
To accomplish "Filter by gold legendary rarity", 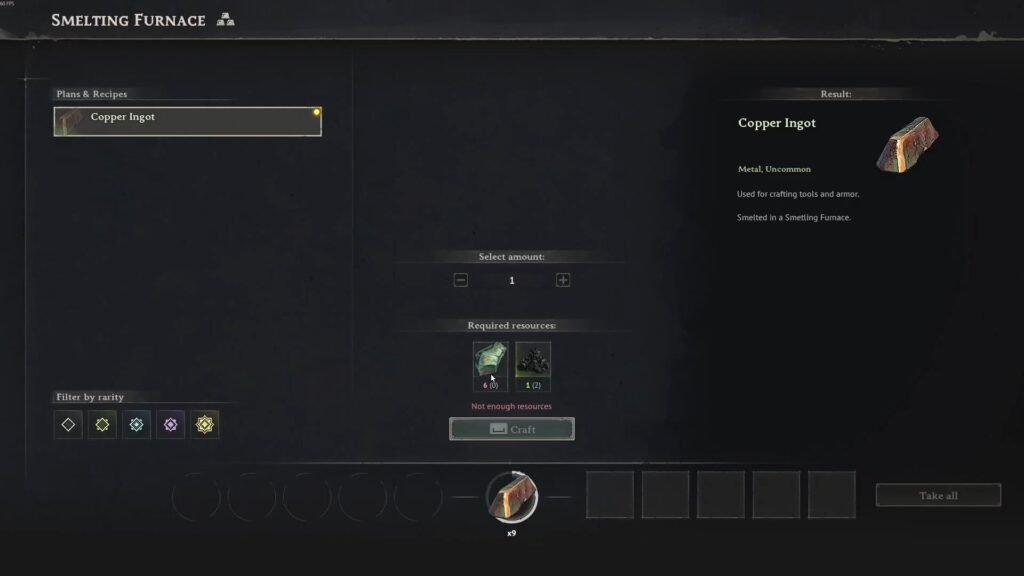I will [205, 424].
